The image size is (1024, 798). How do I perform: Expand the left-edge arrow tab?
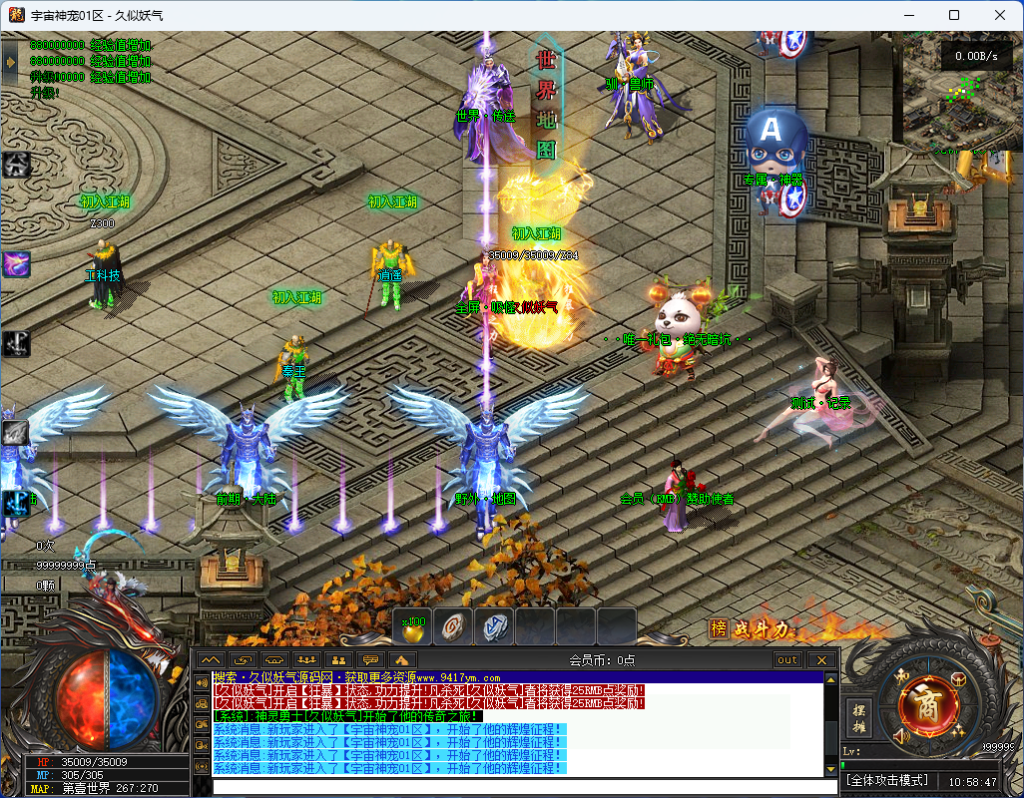pyautogui.click(x=10, y=62)
